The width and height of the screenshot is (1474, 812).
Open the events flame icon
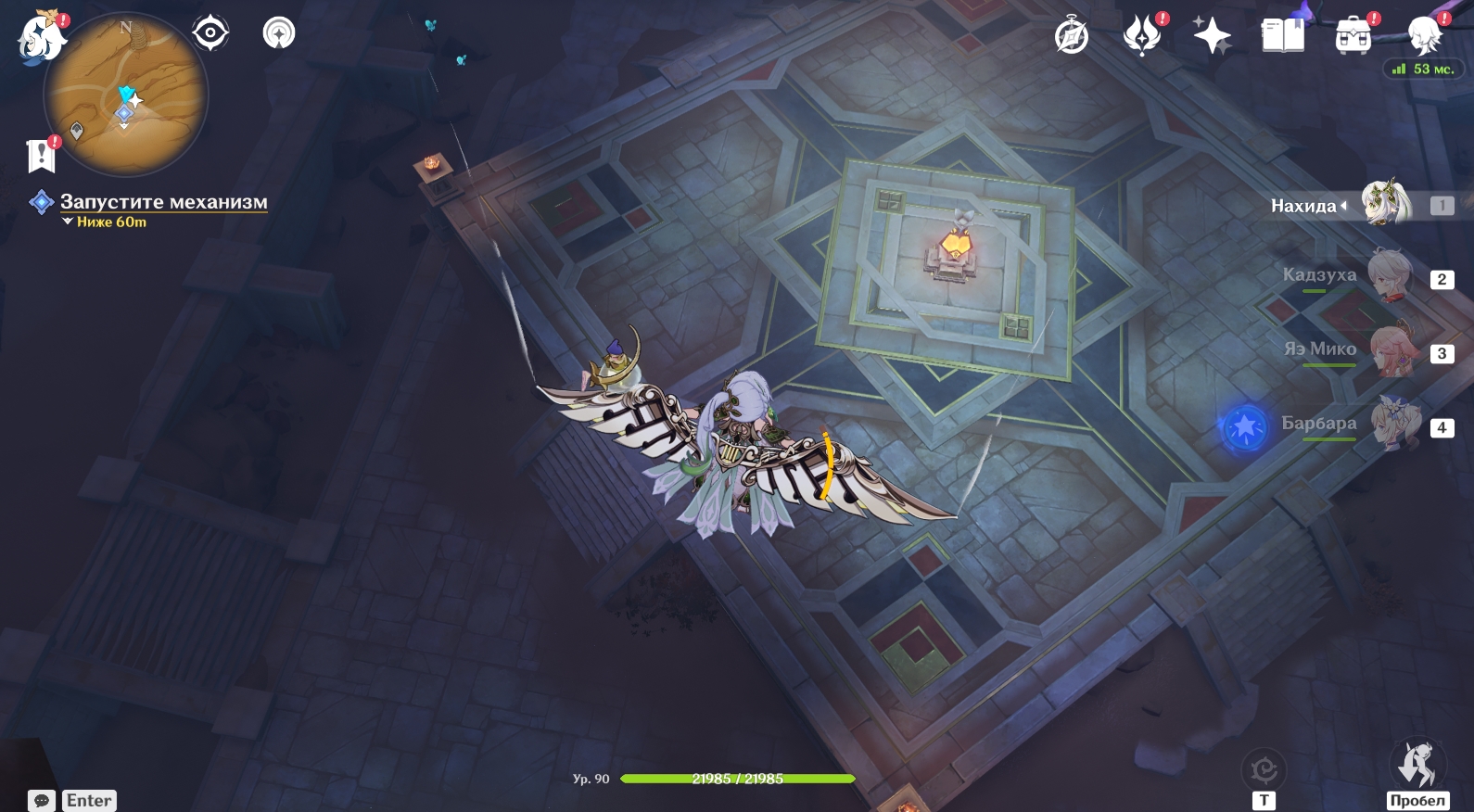pos(1142,37)
